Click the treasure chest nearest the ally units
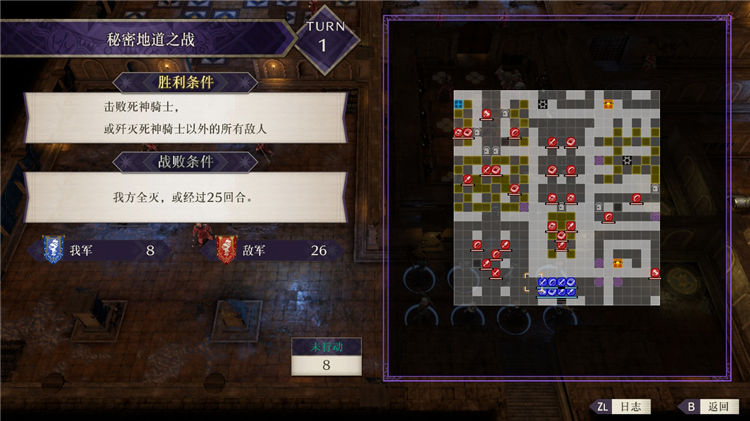Image resolution: width=750 pixels, height=421 pixels. click(619, 263)
